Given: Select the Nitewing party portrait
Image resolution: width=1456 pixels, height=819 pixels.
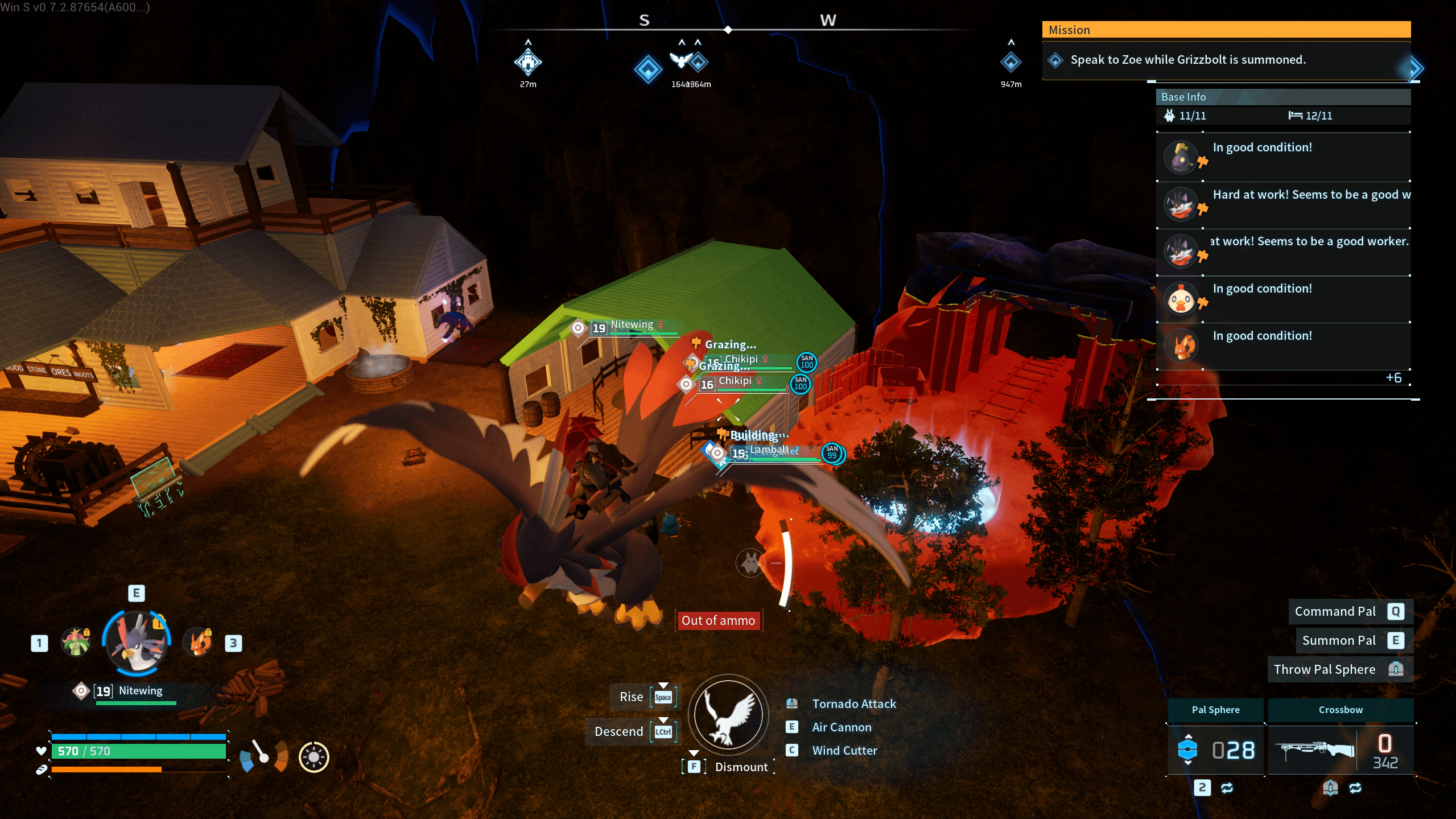Looking at the screenshot, I should coord(137,641).
